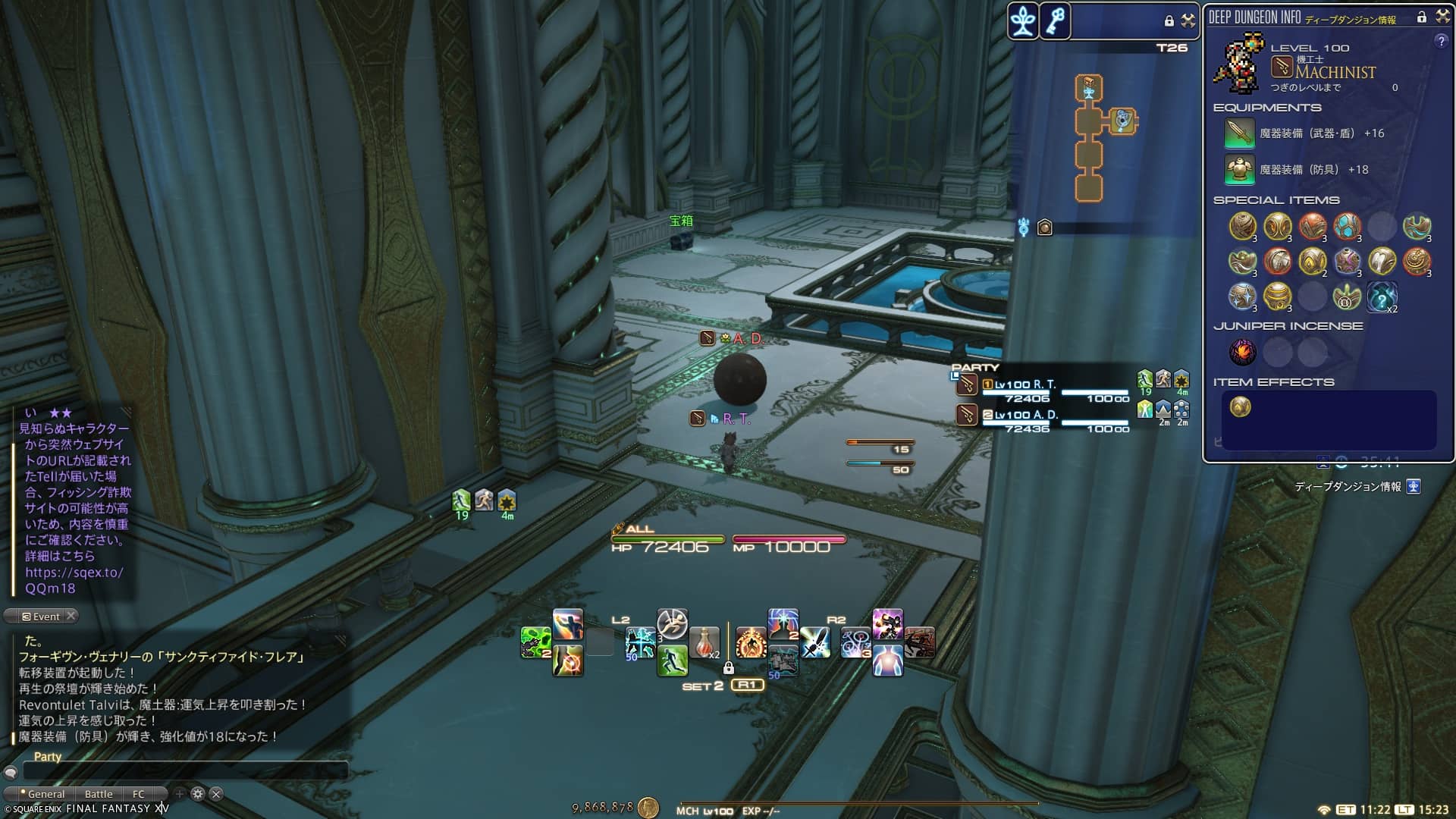Screen dimensions: 1456x819
Task: Activate the green Sprint running ability
Action: pyautogui.click(x=672, y=661)
